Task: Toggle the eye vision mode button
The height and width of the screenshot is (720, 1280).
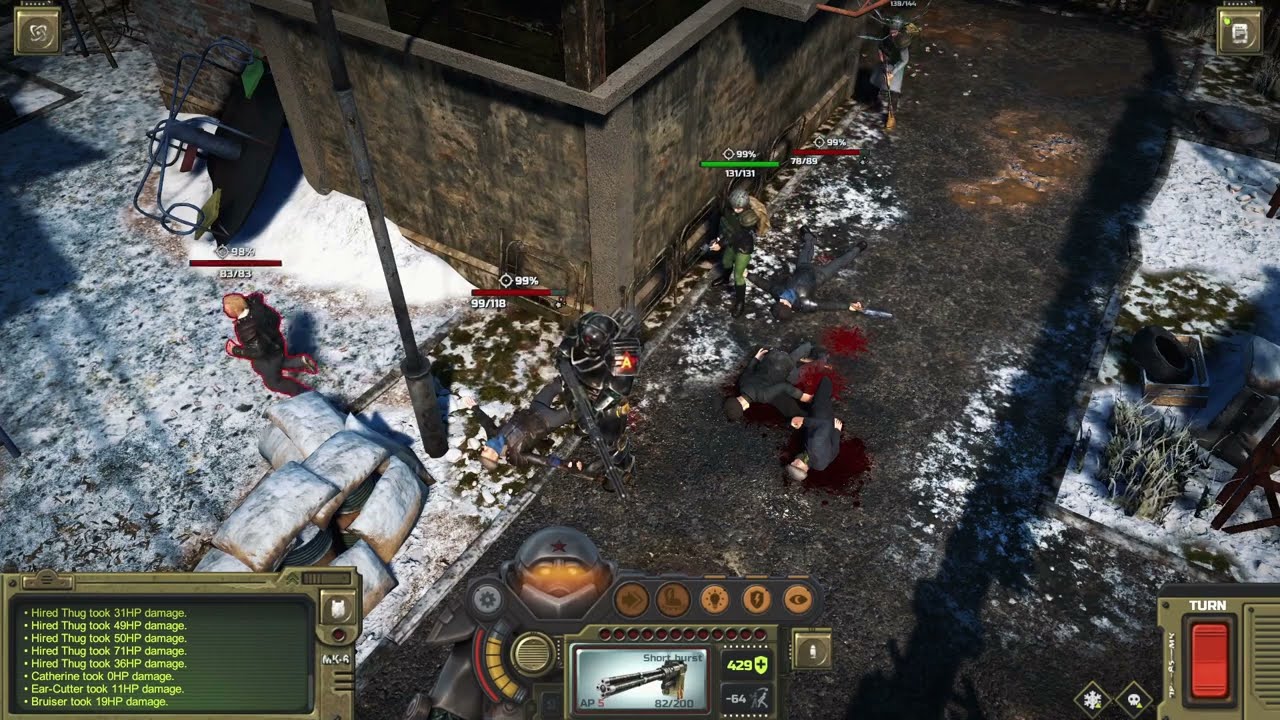Action: (x=798, y=599)
